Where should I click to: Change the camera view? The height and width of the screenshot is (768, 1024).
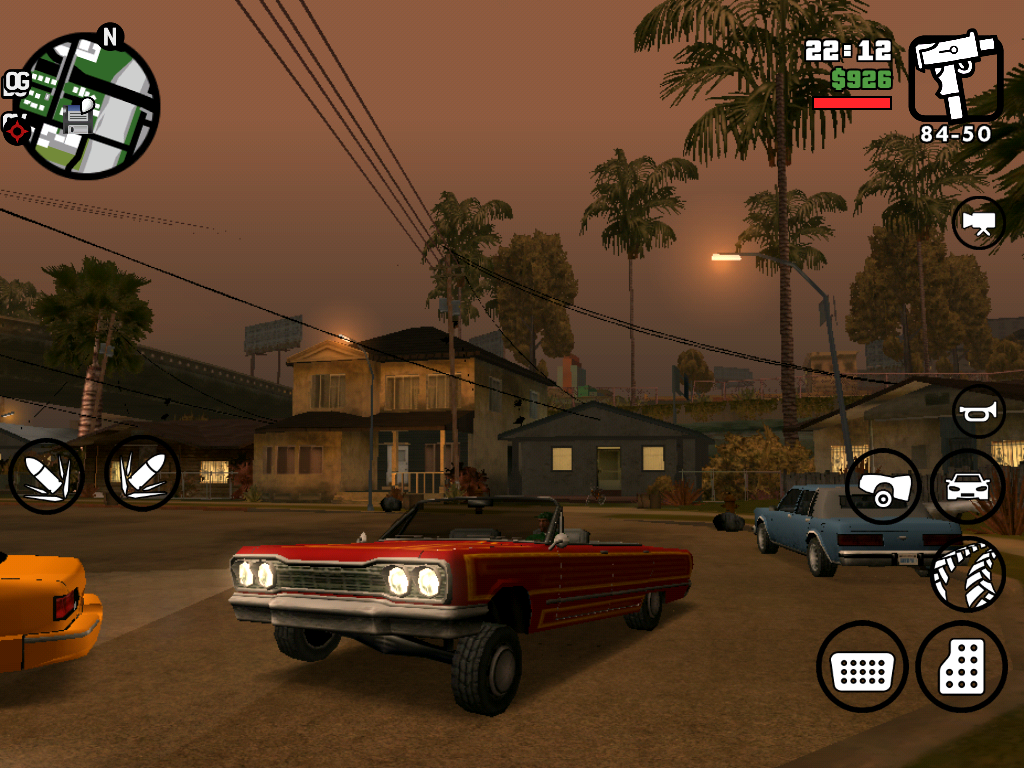coord(978,222)
